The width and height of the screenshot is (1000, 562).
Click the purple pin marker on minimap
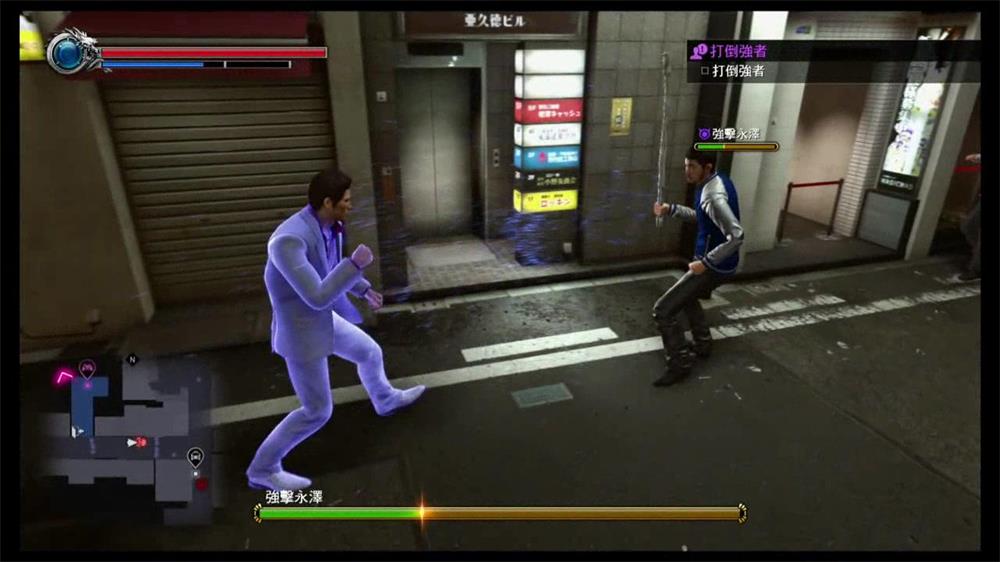pos(87,368)
